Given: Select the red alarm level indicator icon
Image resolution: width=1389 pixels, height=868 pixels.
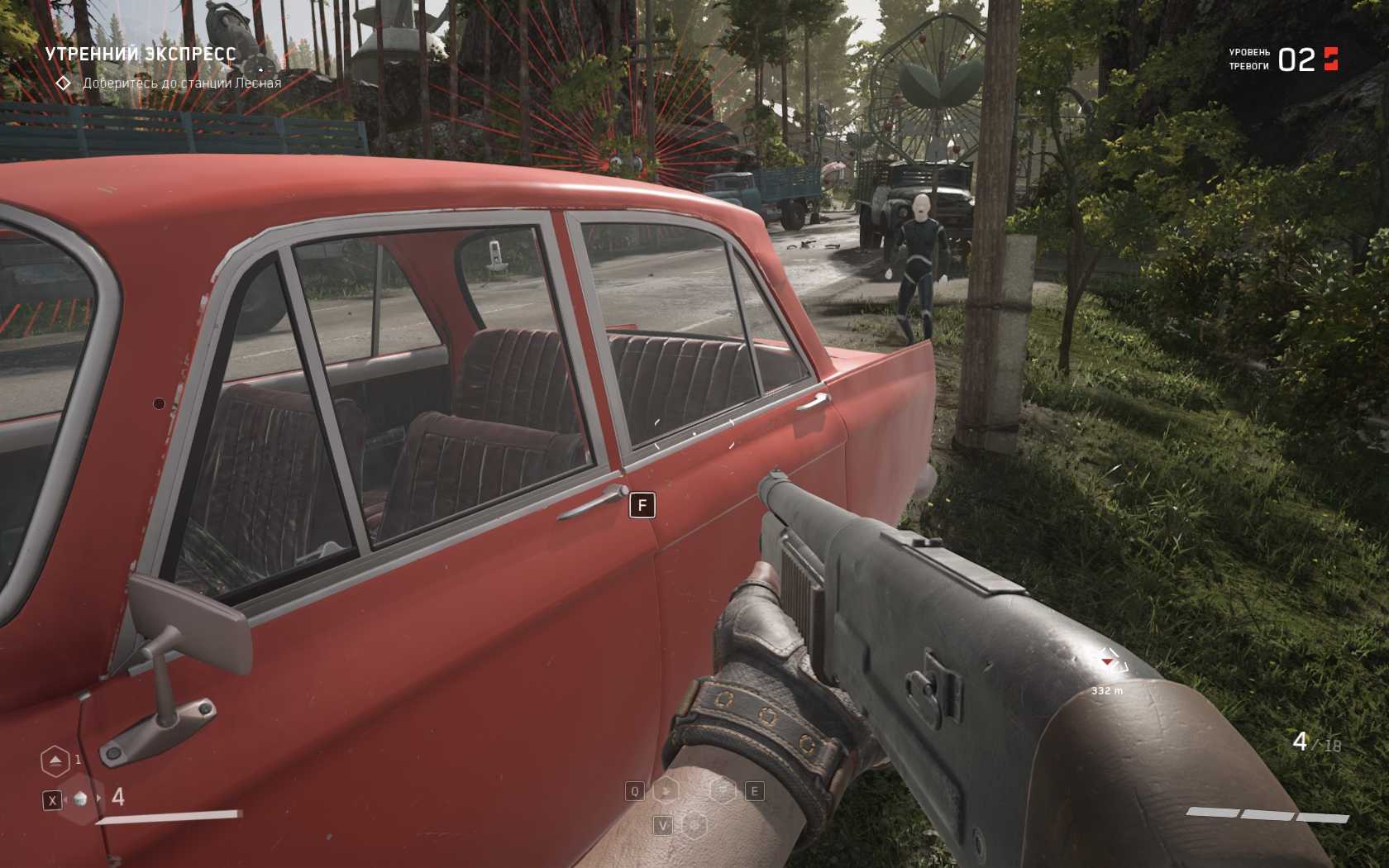Looking at the screenshot, I should 1331,59.
